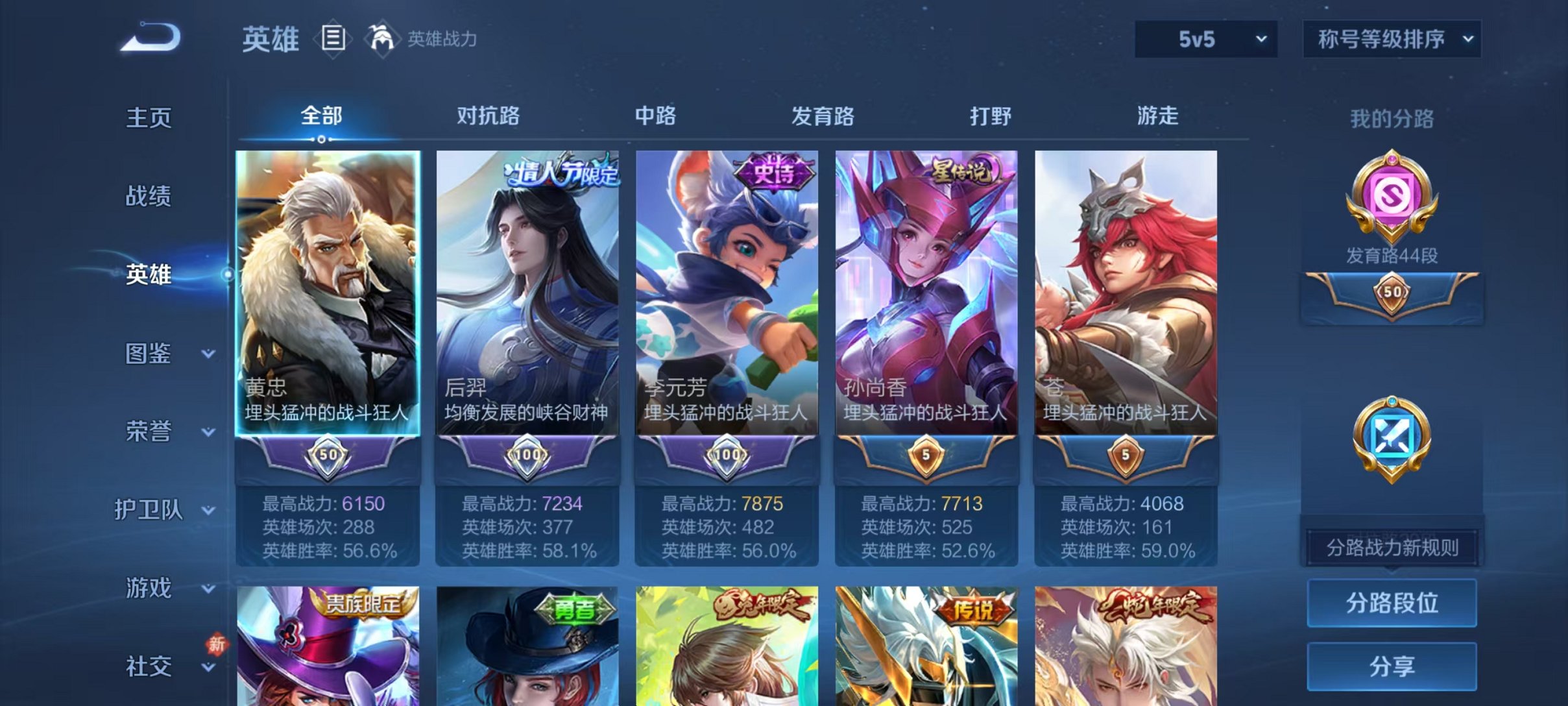This screenshot has width=1568, height=706.
Task: Open the hero list icon beside 英雄 title
Action: [332, 39]
